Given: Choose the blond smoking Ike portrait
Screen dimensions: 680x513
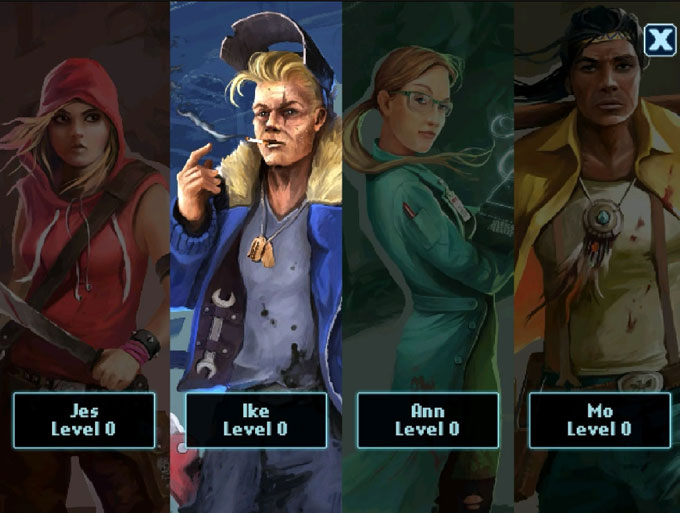Looking at the screenshot, I should 255,200.
